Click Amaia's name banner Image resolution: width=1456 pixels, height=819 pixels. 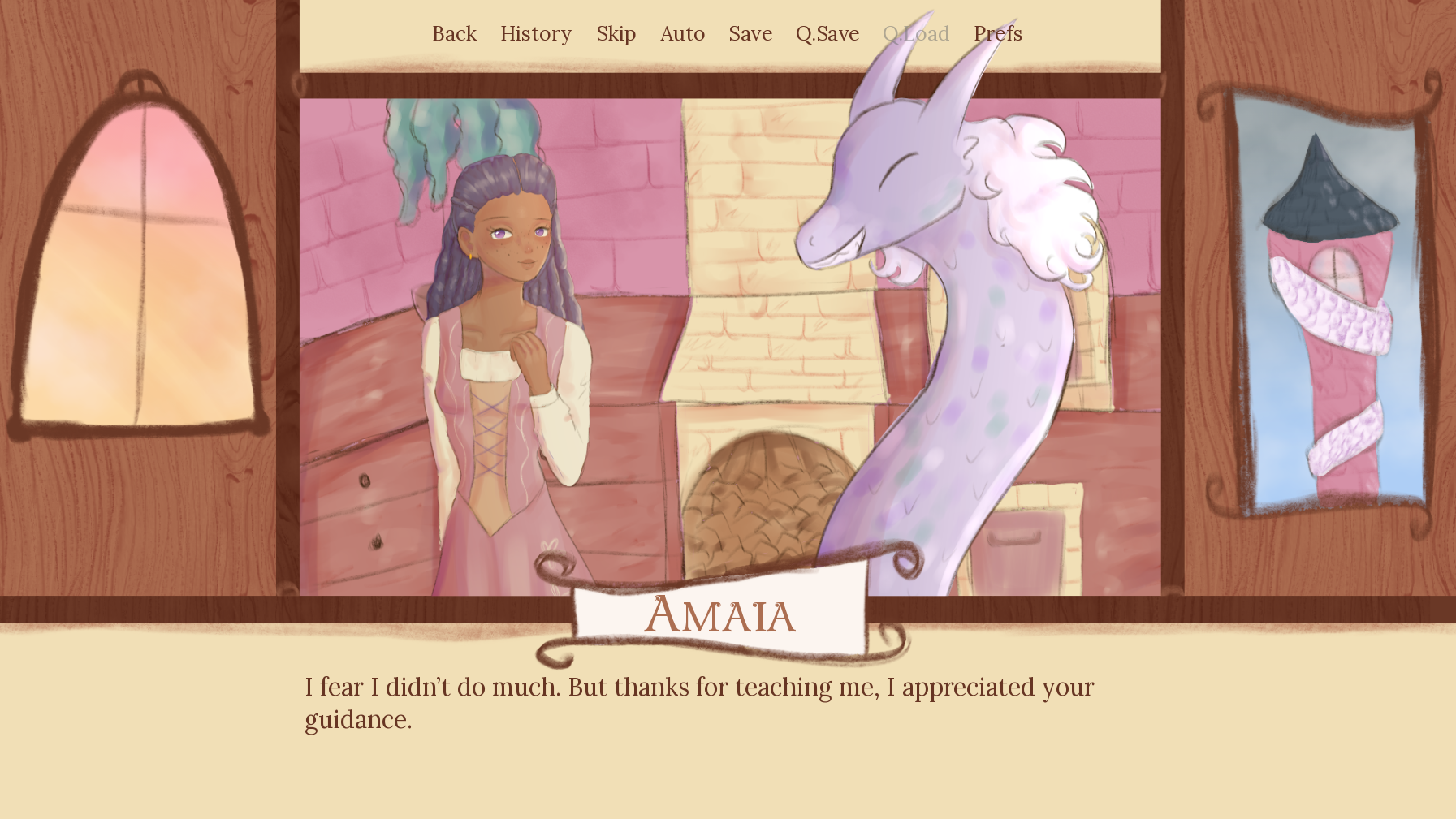tap(719, 617)
